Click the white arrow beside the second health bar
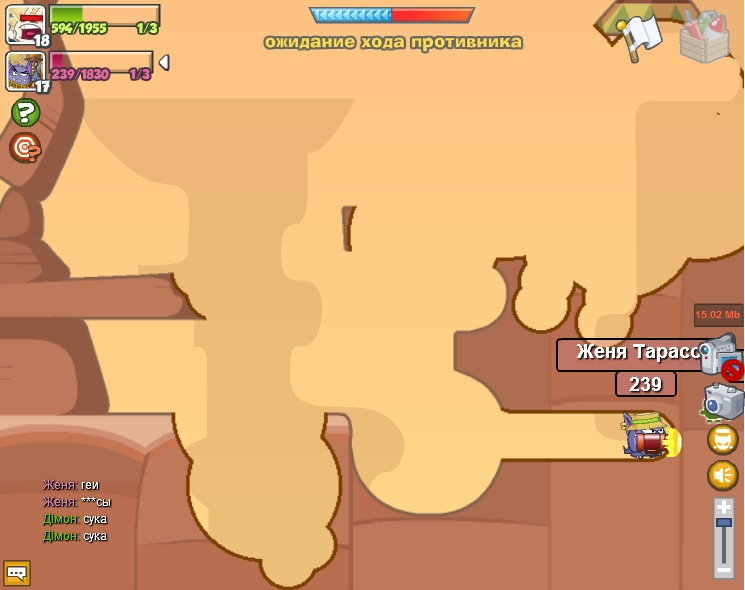This screenshot has height=590, width=745. pyautogui.click(x=164, y=62)
